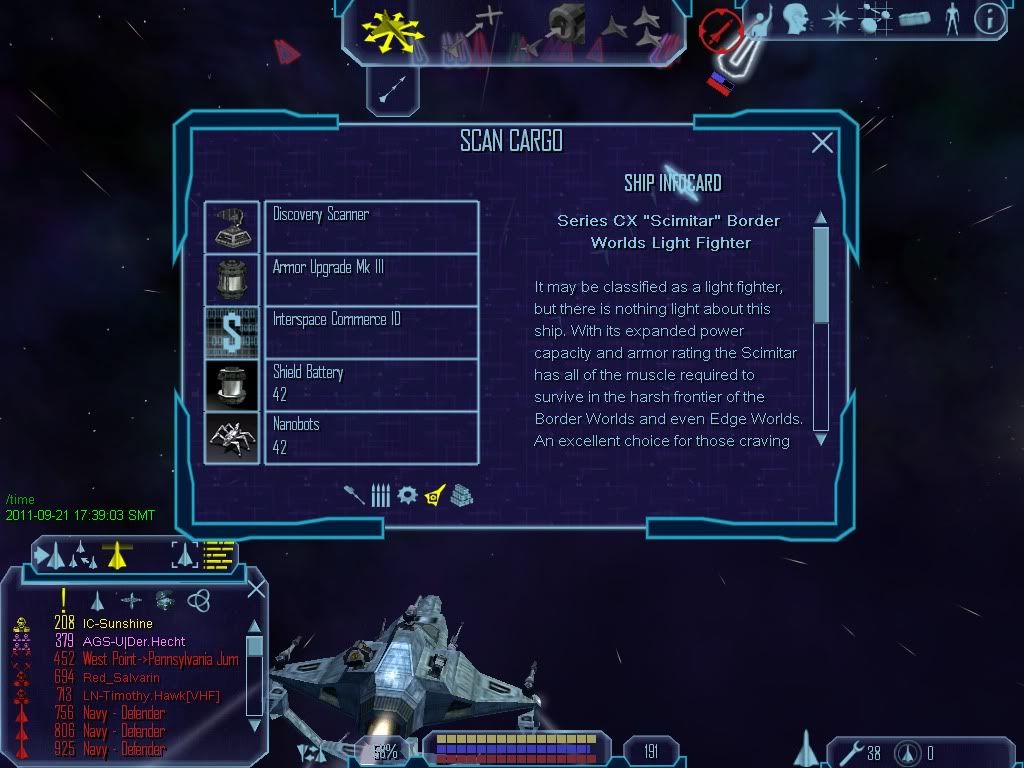Filter cargo by the missile ammo icon
The height and width of the screenshot is (768, 1024).
[x=380, y=495]
